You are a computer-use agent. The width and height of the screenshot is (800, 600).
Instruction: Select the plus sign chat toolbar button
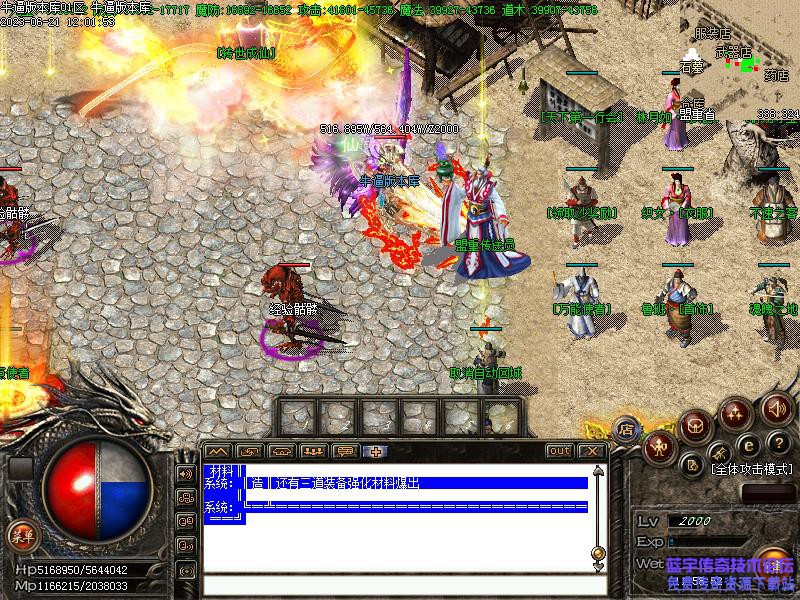[x=376, y=451]
